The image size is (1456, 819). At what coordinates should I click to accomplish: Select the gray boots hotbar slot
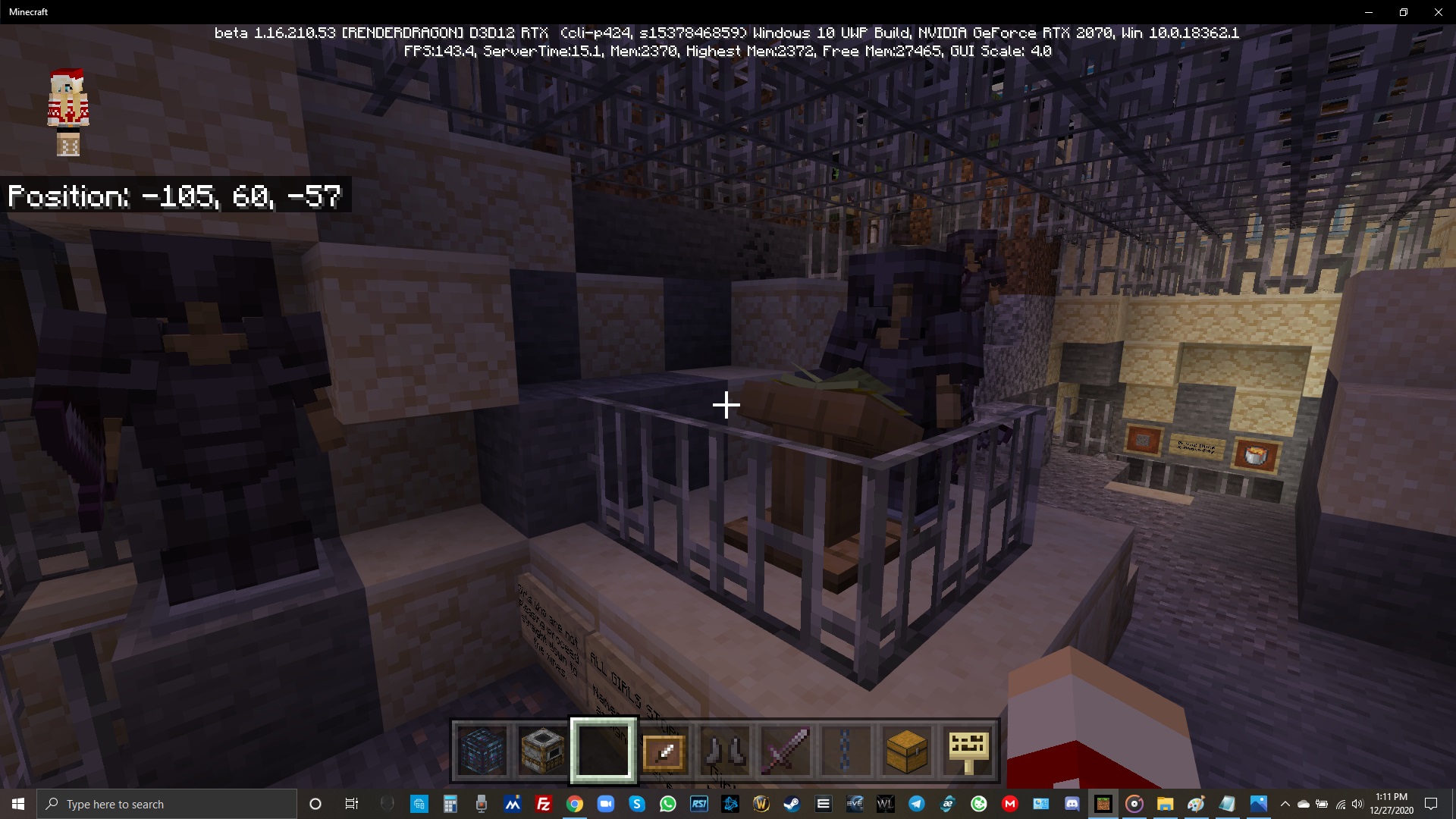point(725,751)
